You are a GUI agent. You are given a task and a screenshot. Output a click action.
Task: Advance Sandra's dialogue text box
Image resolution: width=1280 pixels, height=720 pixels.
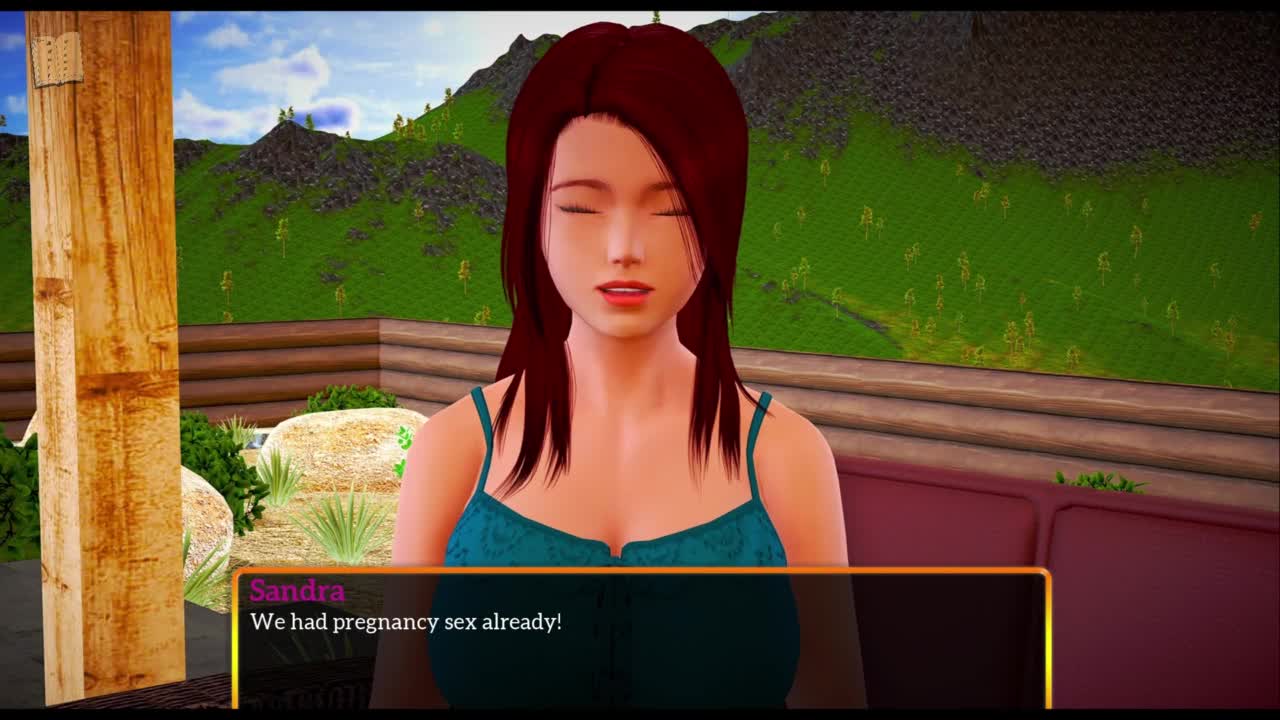[x=641, y=638]
